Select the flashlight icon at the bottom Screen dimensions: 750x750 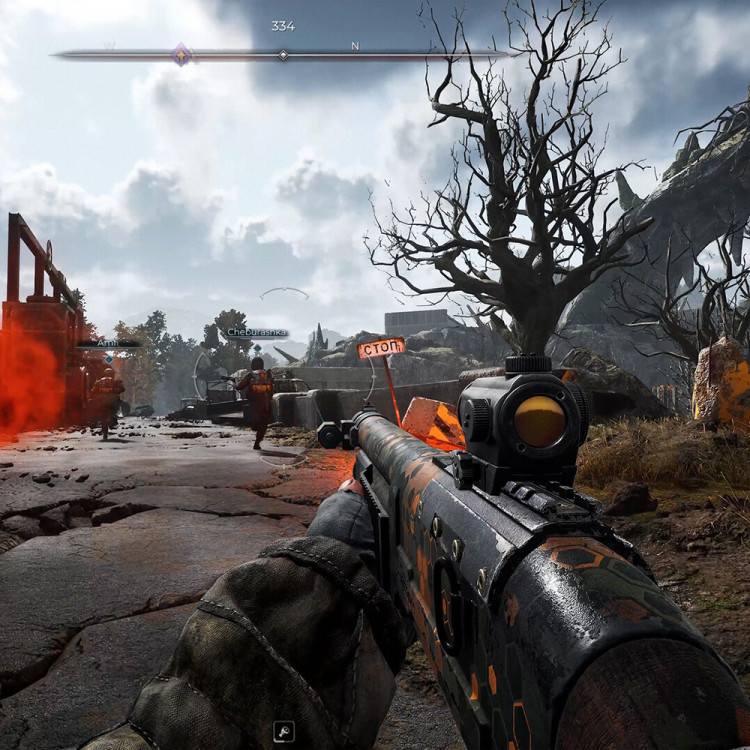(x=283, y=732)
